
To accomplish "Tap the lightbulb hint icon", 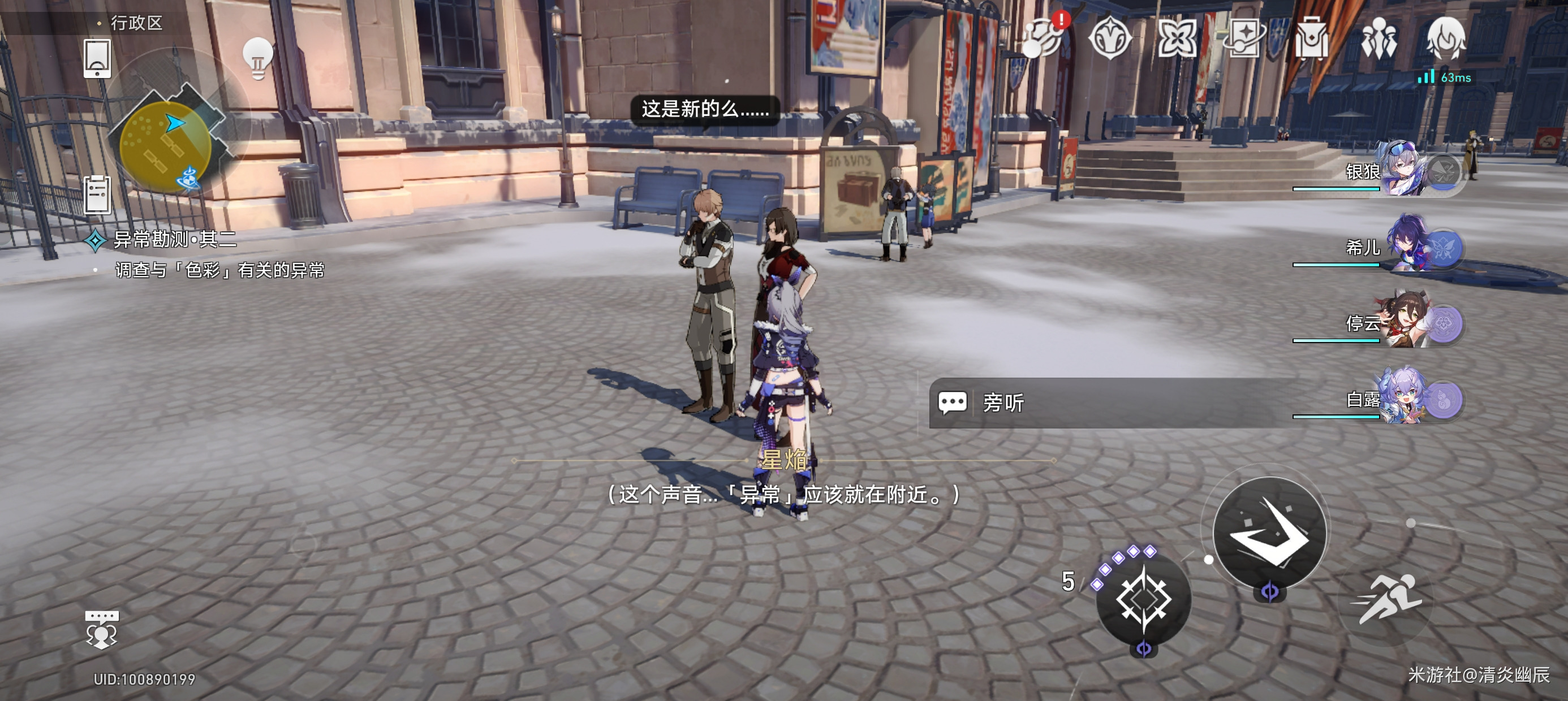I will point(257,58).
